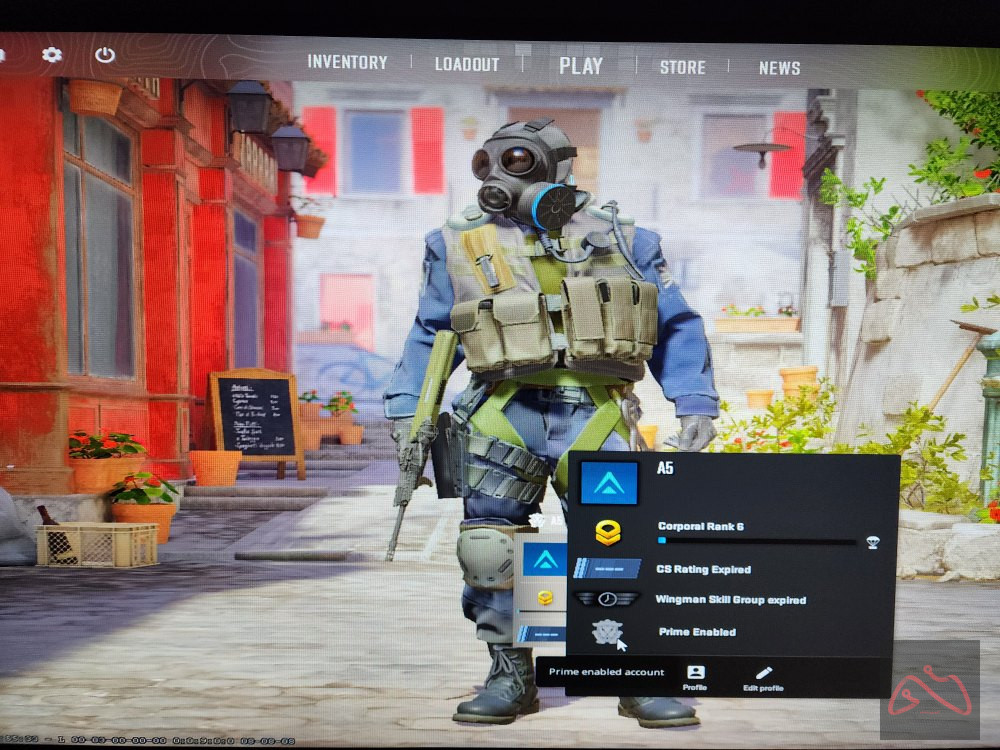Image resolution: width=1000 pixels, height=750 pixels.
Task: Open the Inventory tab
Action: click(x=347, y=62)
